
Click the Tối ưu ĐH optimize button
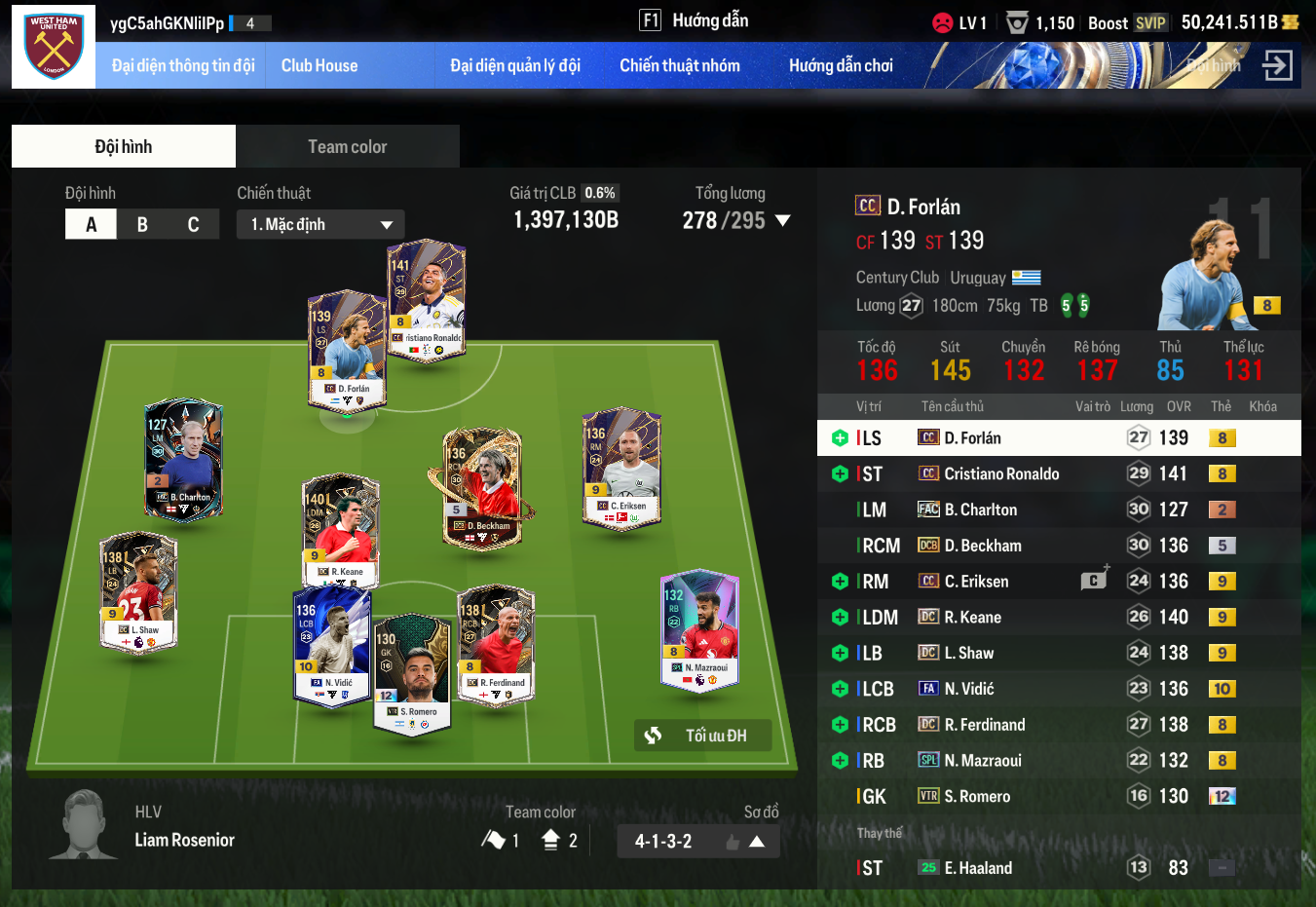702,736
